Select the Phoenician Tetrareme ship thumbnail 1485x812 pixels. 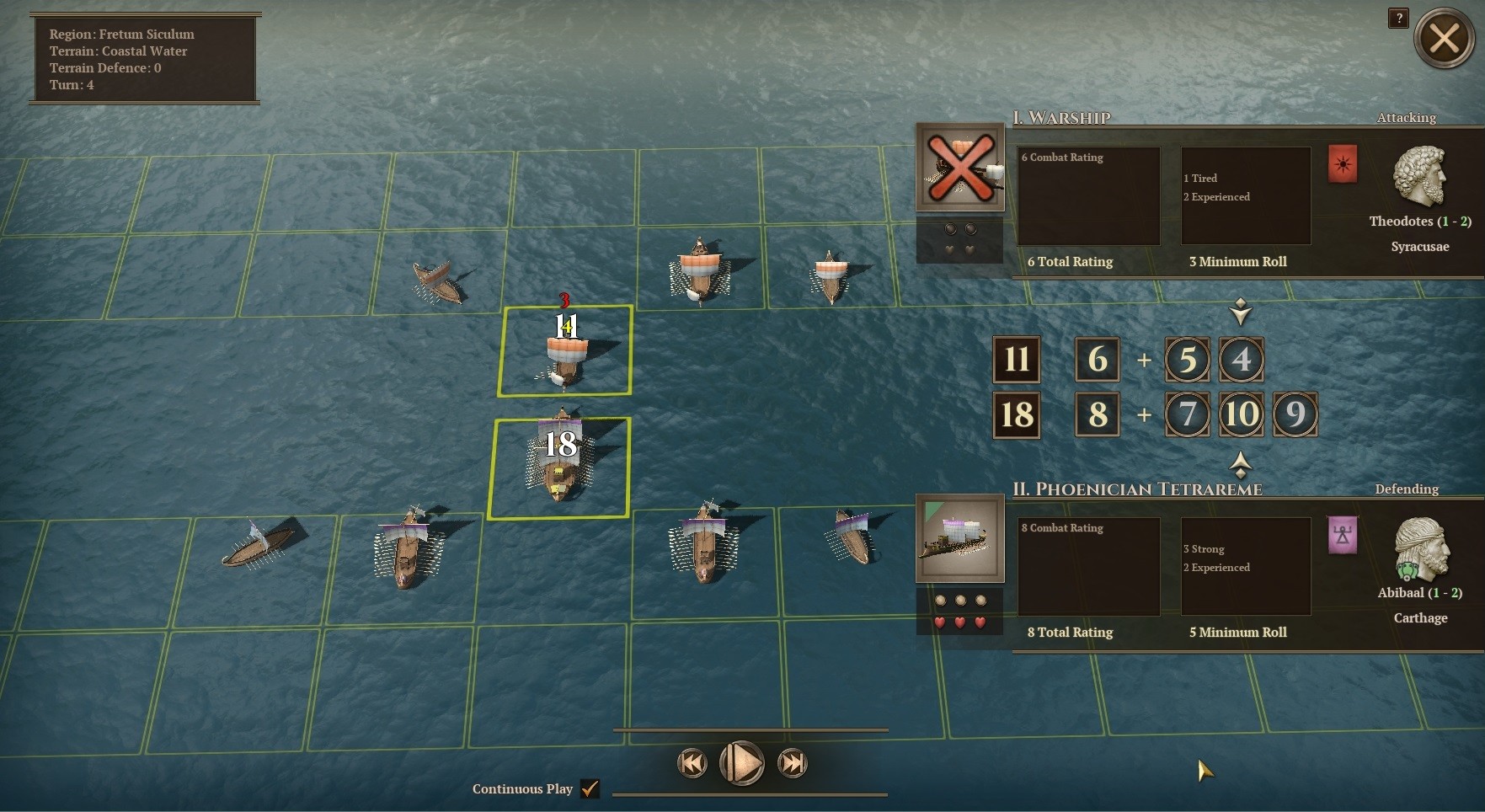[x=959, y=539]
